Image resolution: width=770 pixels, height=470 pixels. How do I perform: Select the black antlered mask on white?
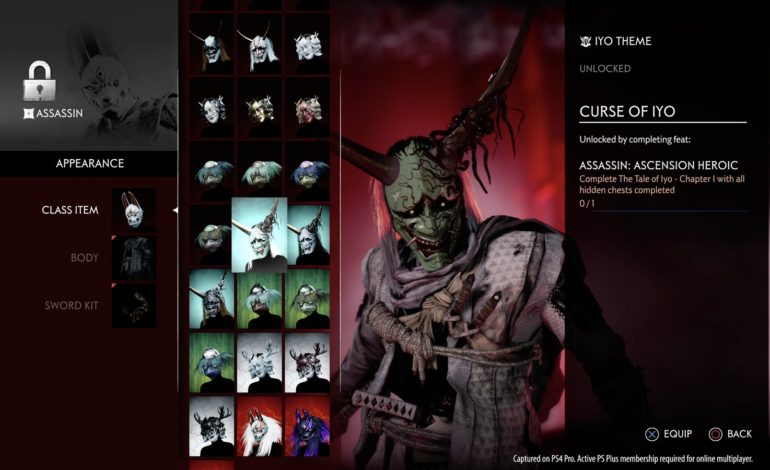[x=211, y=425]
